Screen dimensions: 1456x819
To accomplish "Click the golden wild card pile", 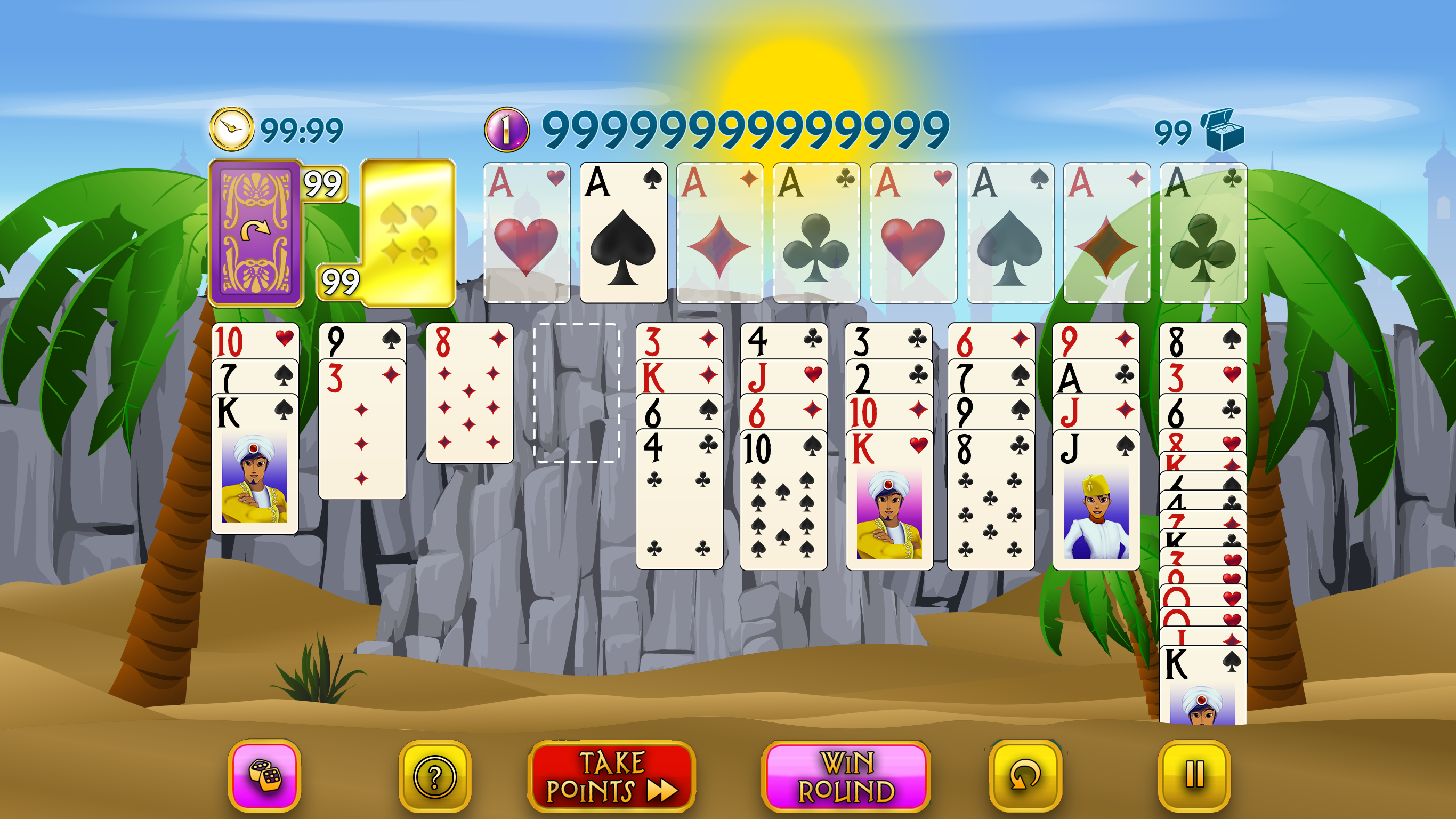I will click(x=408, y=233).
